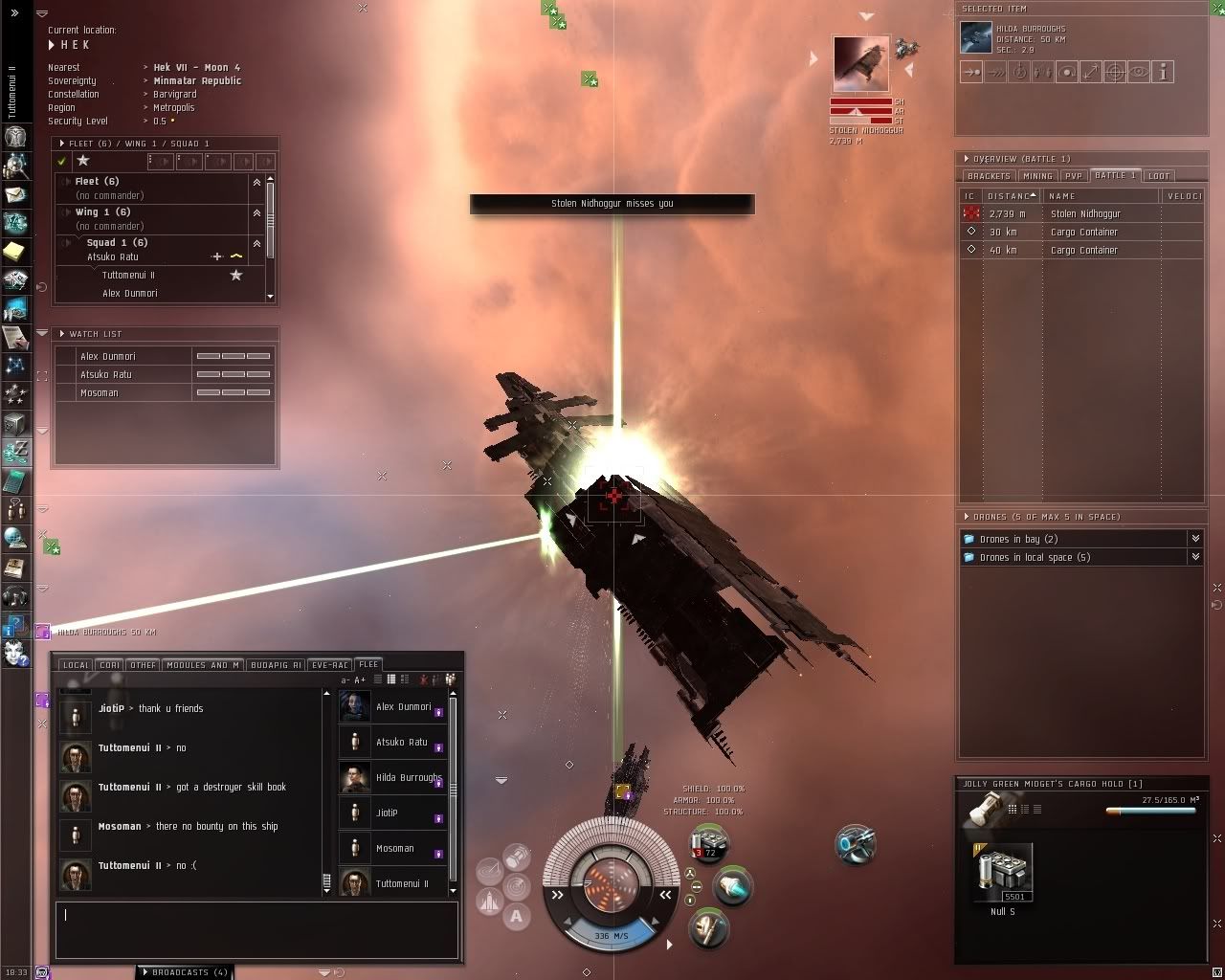Click the locked Stolen Nidhoggur target portrait
Screen dimensions: 1225x980
click(x=861, y=65)
